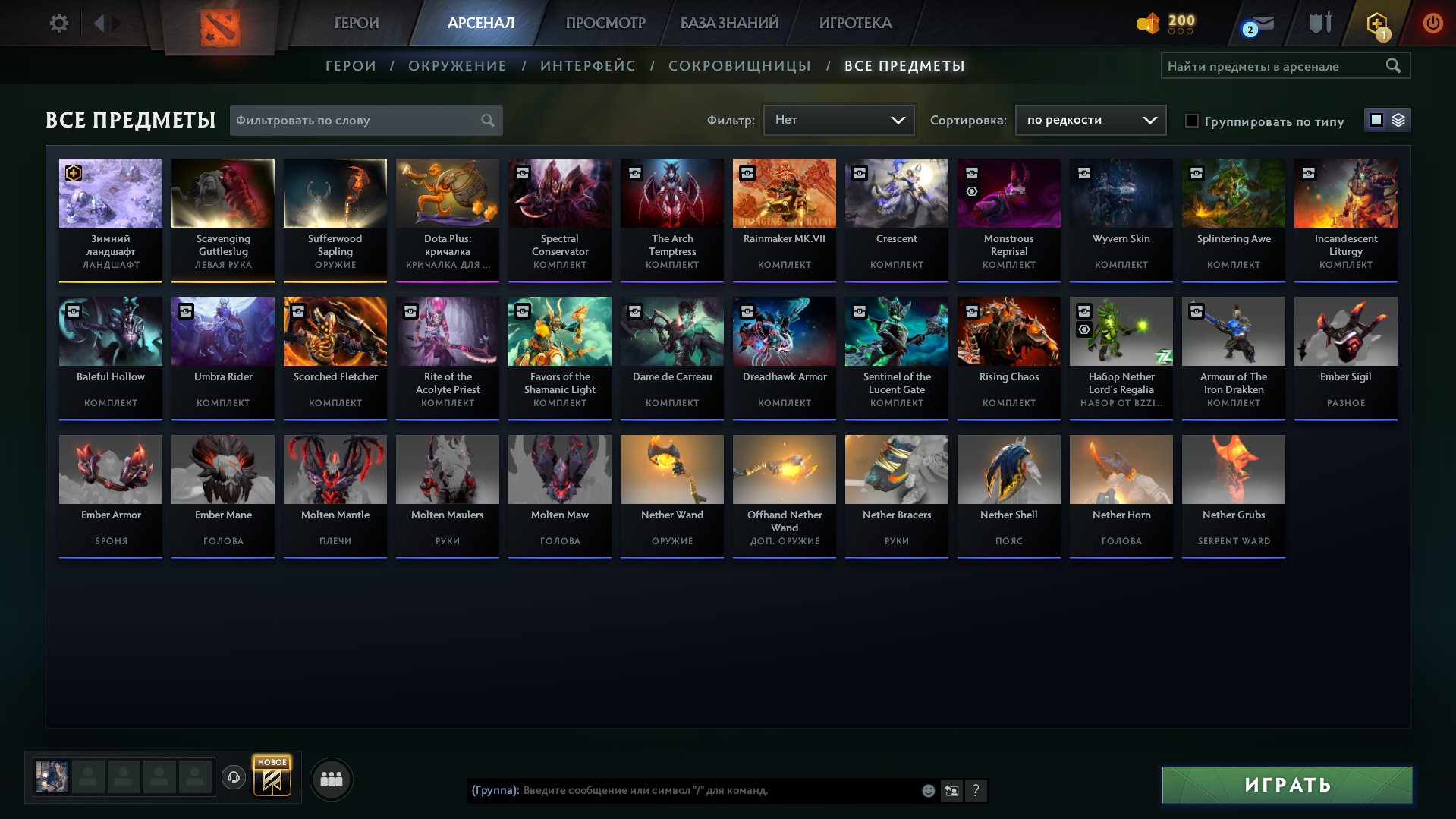Screen dimensions: 1456x819
Task: Open the Фильтр dropdown showing Нет
Action: point(838,119)
